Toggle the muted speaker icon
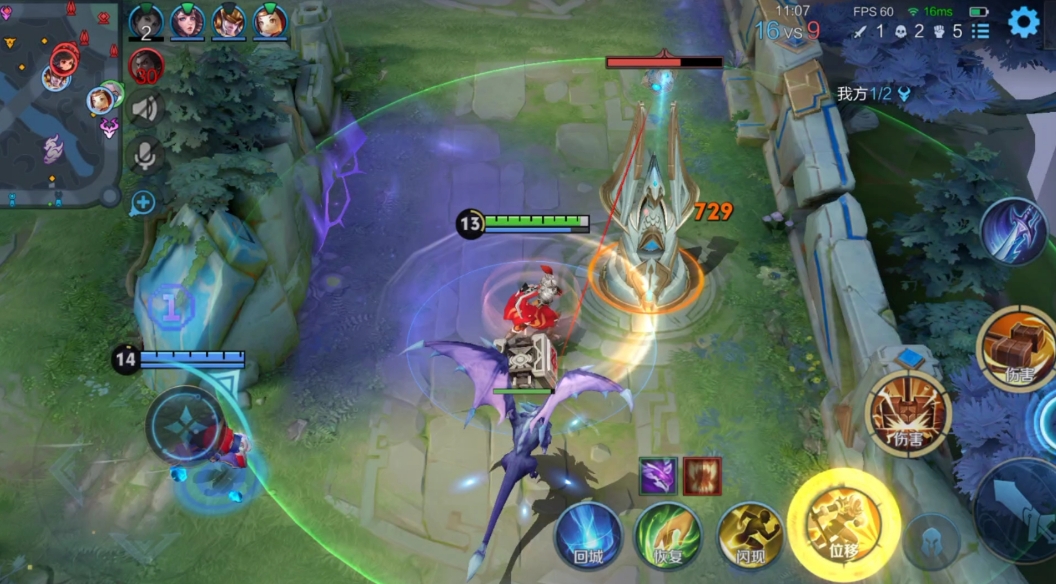 pyautogui.click(x=146, y=108)
